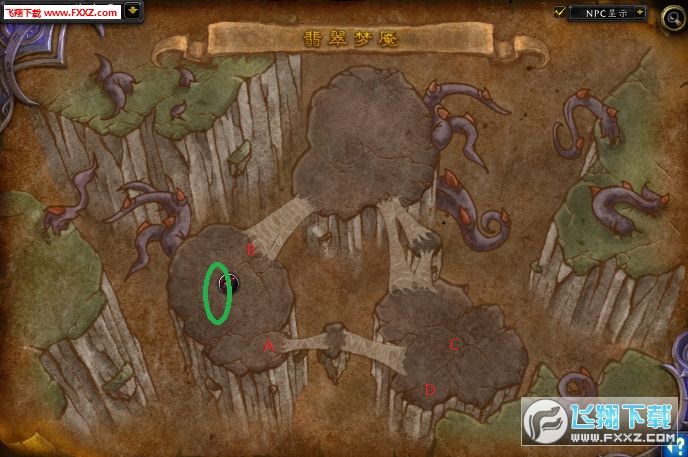
Task: Select the boss skull marker on the map
Action: click(227, 284)
